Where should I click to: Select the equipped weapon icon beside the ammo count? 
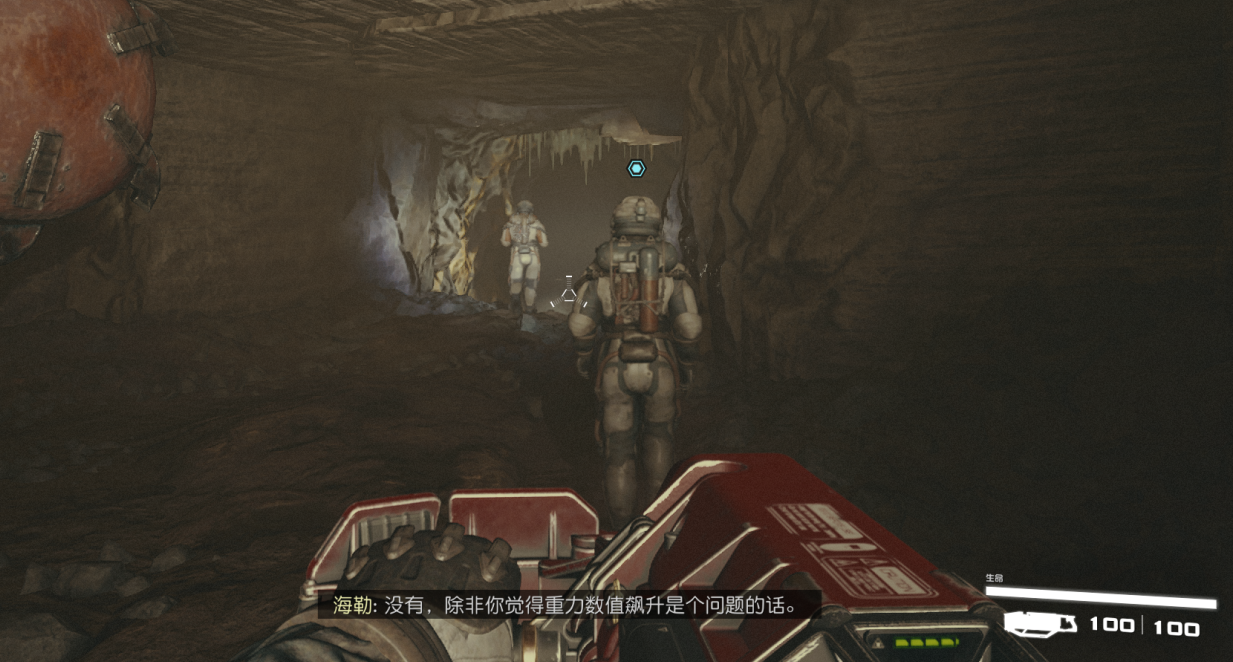[x=1040, y=625]
